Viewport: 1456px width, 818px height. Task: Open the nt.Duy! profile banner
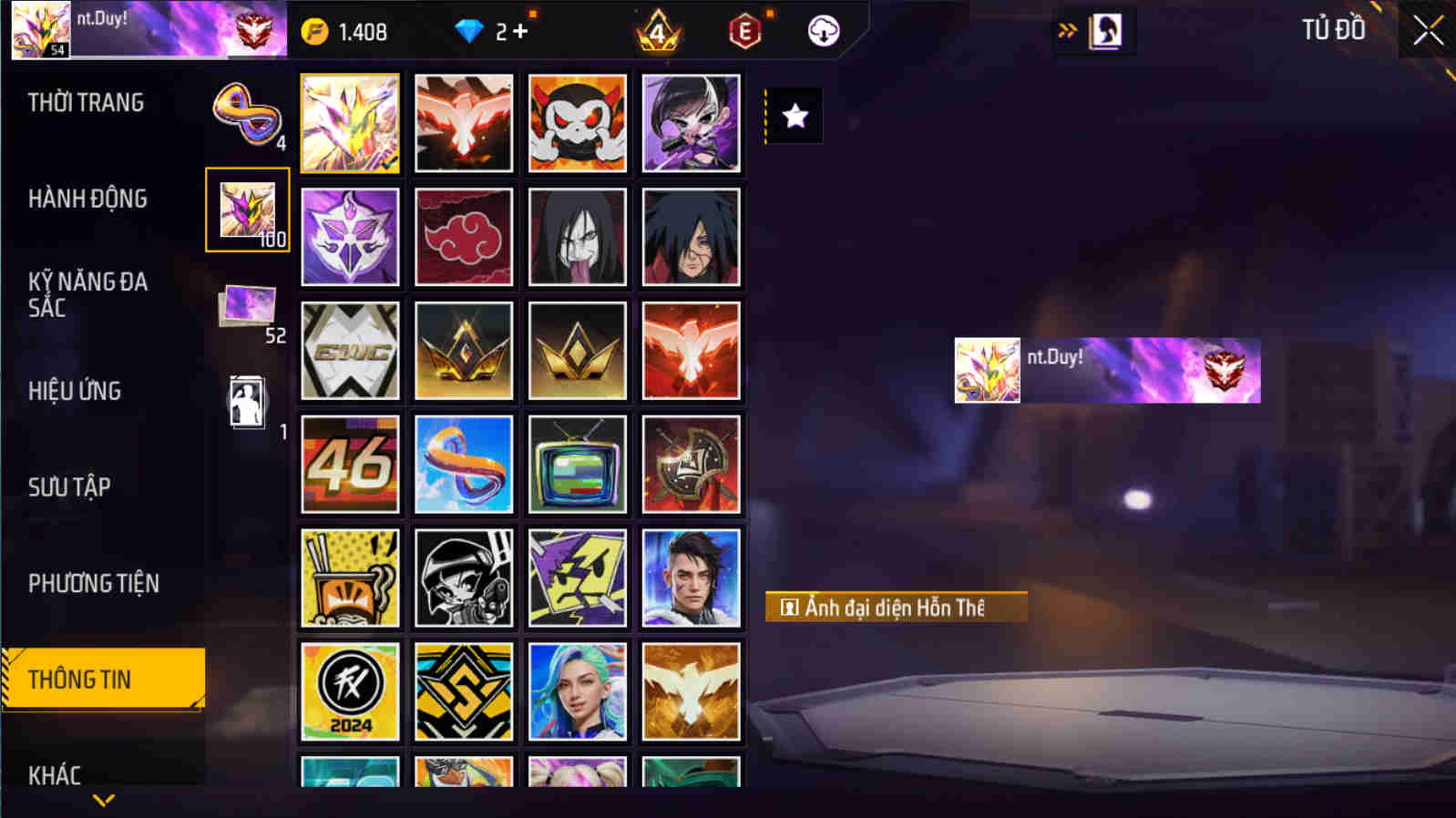pyautogui.click(x=1105, y=370)
